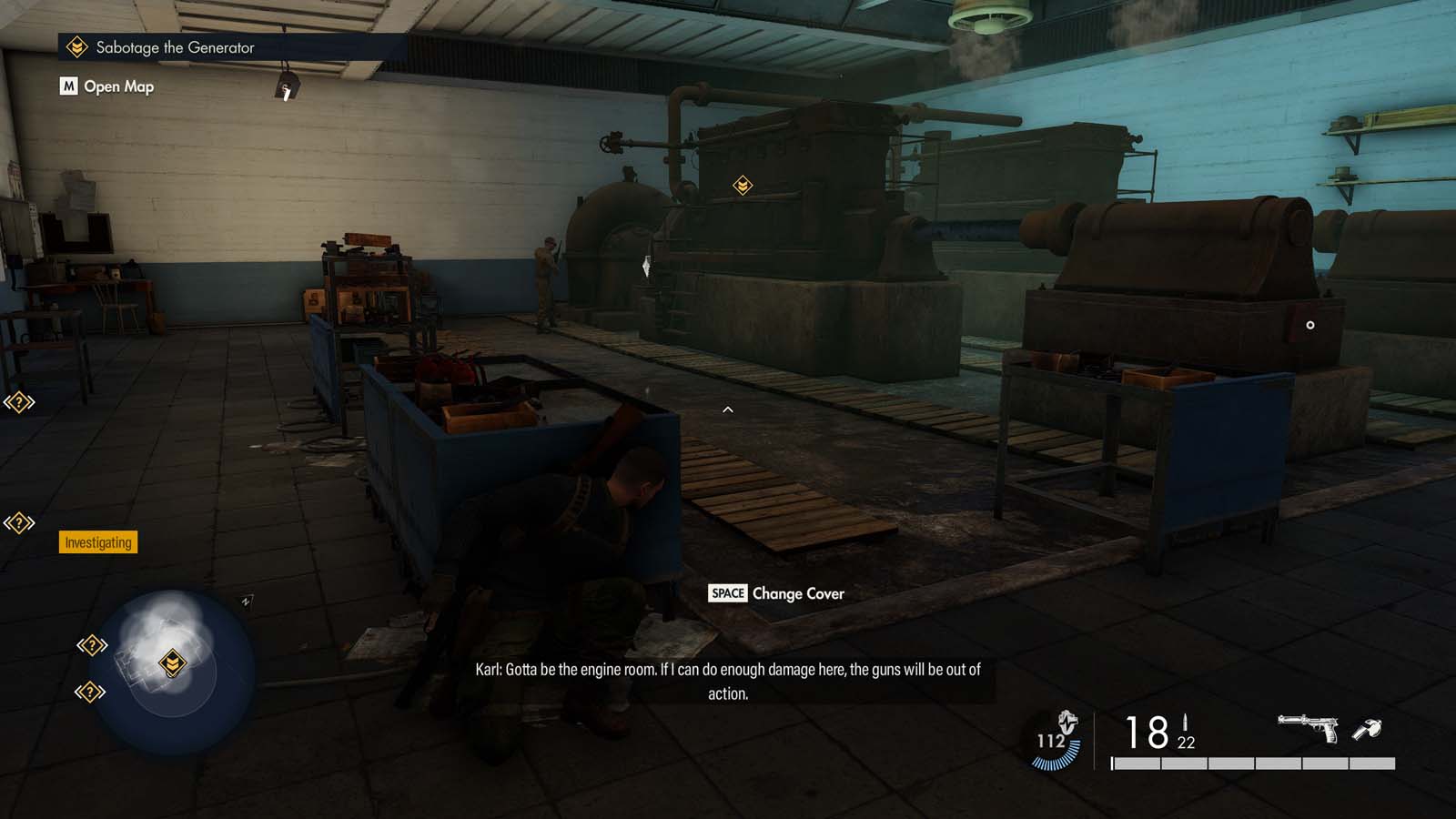Click the SPACE badge in the Change Cover prompt
1456x819 pixels.
pos(725,593)
